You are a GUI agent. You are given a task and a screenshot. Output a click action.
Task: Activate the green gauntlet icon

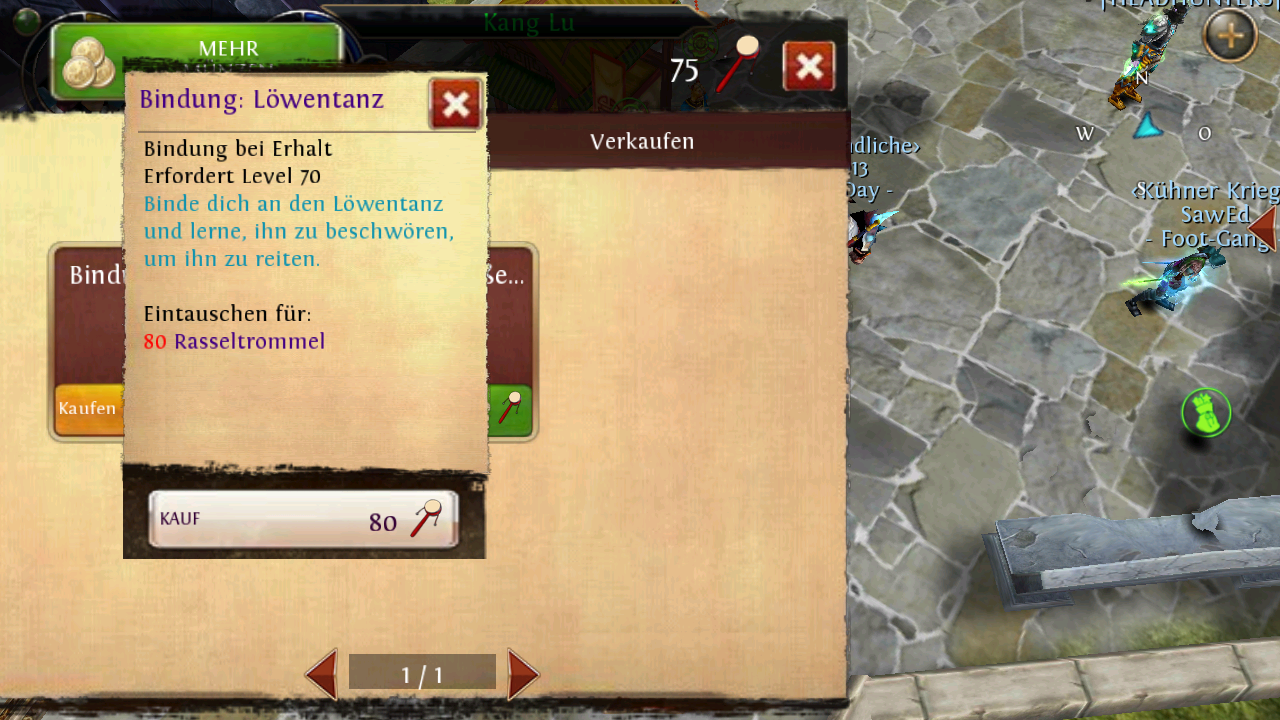pos(1206,412)
